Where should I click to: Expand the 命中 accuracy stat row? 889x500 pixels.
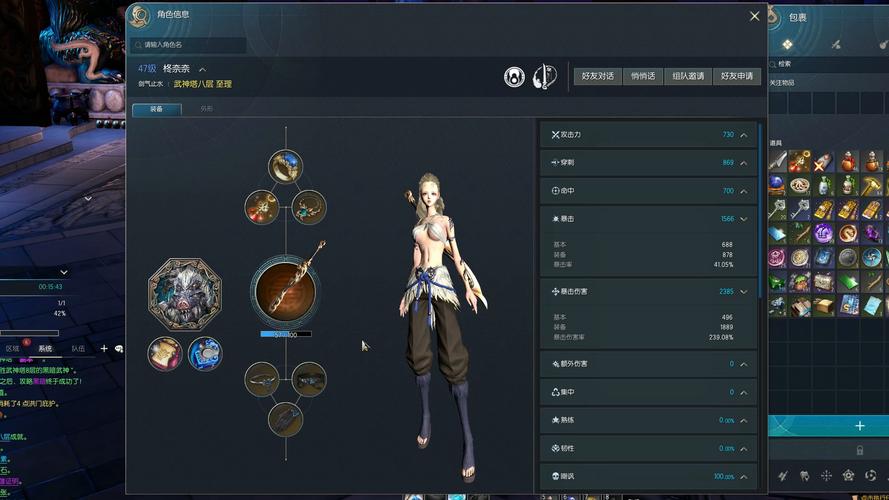coord(744,191)
